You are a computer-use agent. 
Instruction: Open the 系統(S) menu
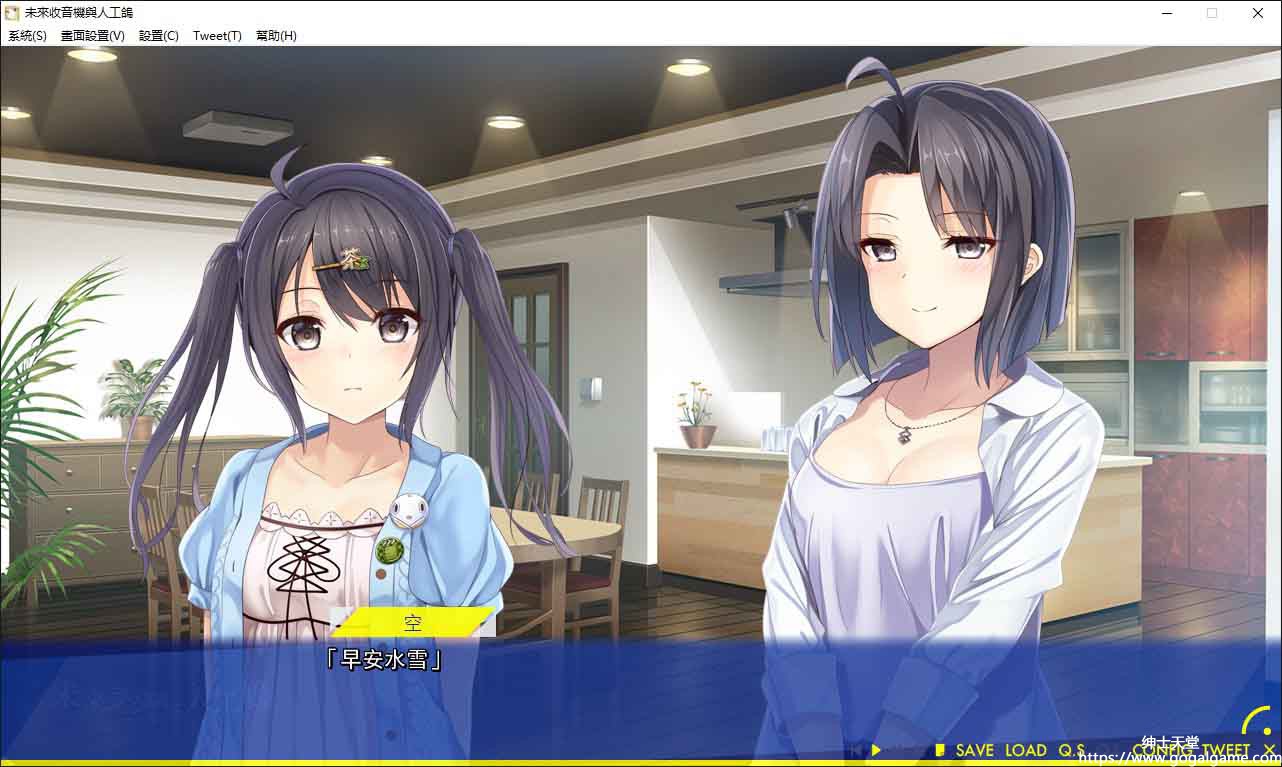[27, 36]
